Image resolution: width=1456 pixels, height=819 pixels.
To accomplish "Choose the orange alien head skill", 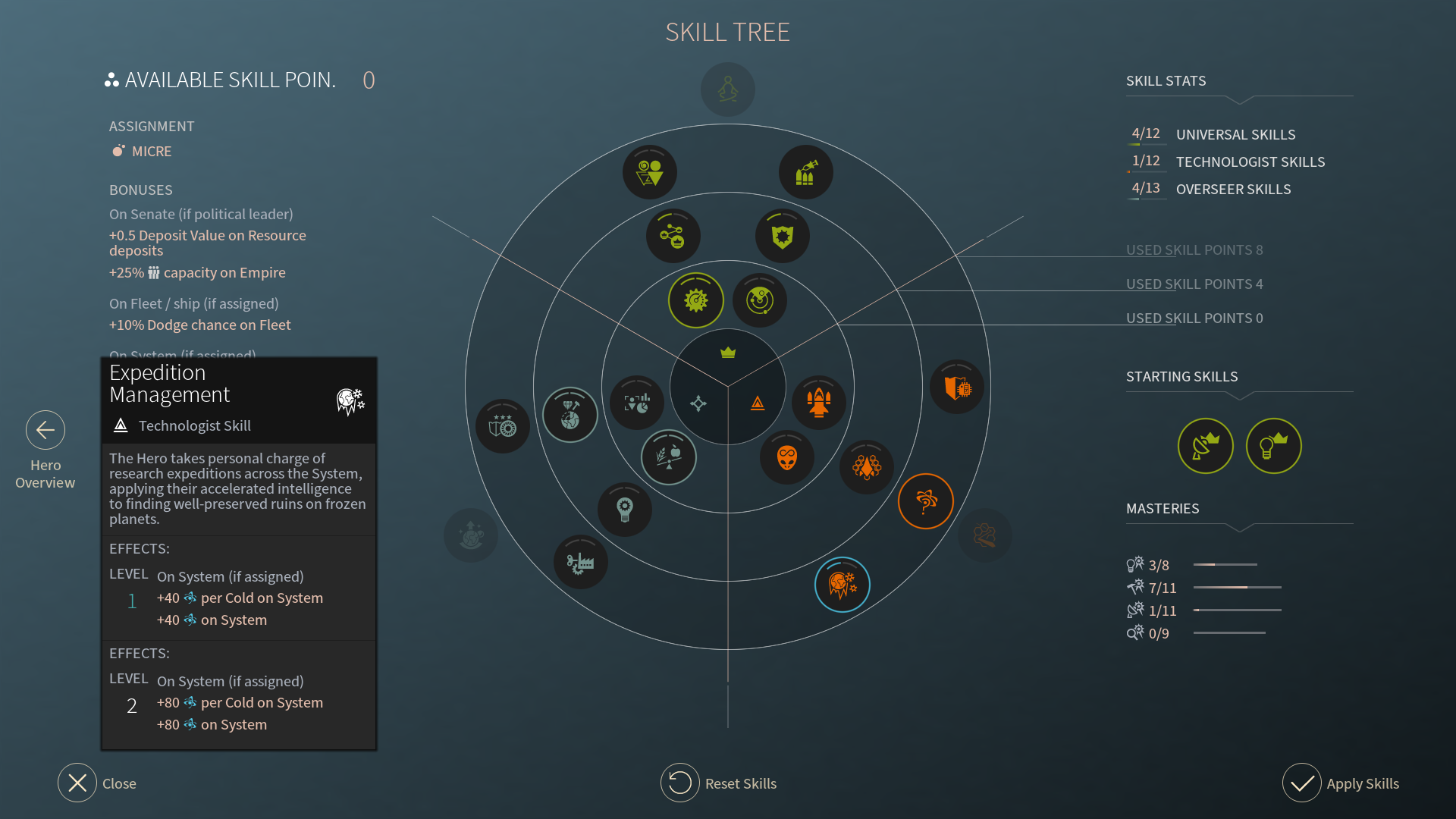I will 787,457.
